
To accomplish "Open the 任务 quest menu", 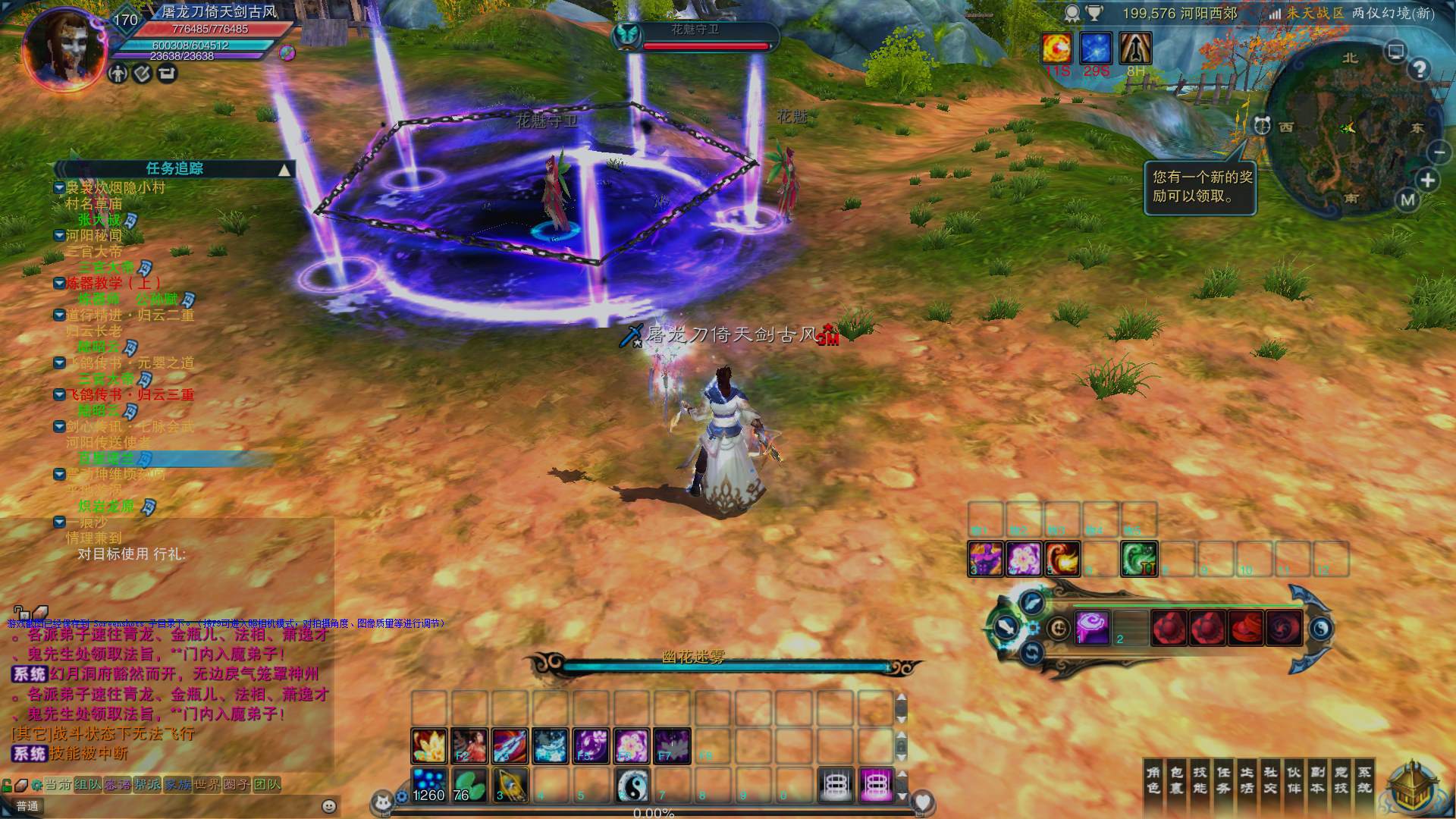I will tap(1223, 780).
